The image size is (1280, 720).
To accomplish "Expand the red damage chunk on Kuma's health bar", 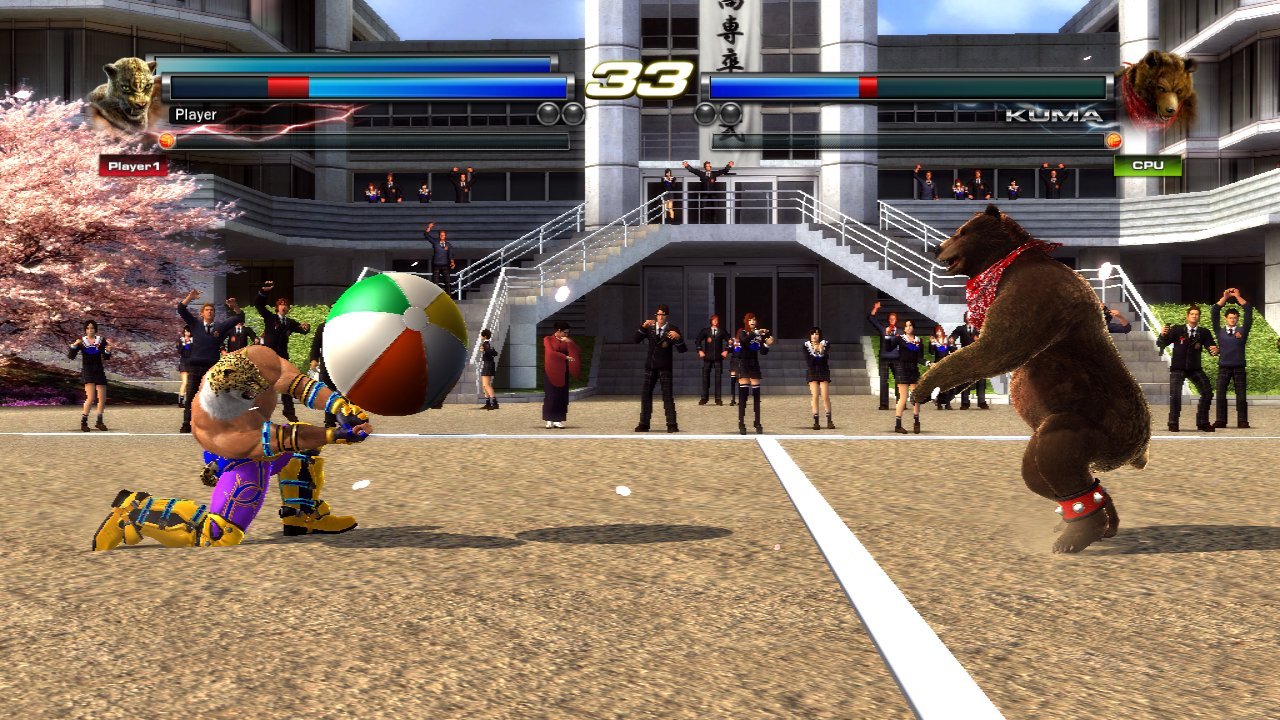I will (868, 86).
